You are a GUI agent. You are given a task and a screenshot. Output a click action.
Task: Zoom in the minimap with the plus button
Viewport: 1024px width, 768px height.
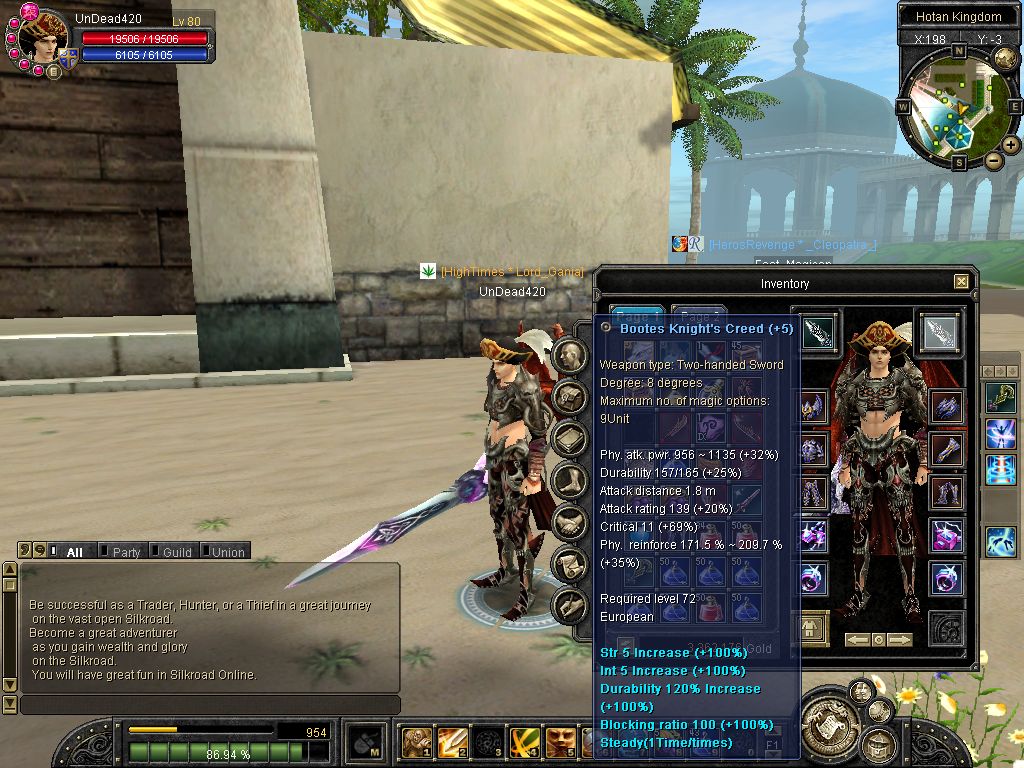(1011, 145)
